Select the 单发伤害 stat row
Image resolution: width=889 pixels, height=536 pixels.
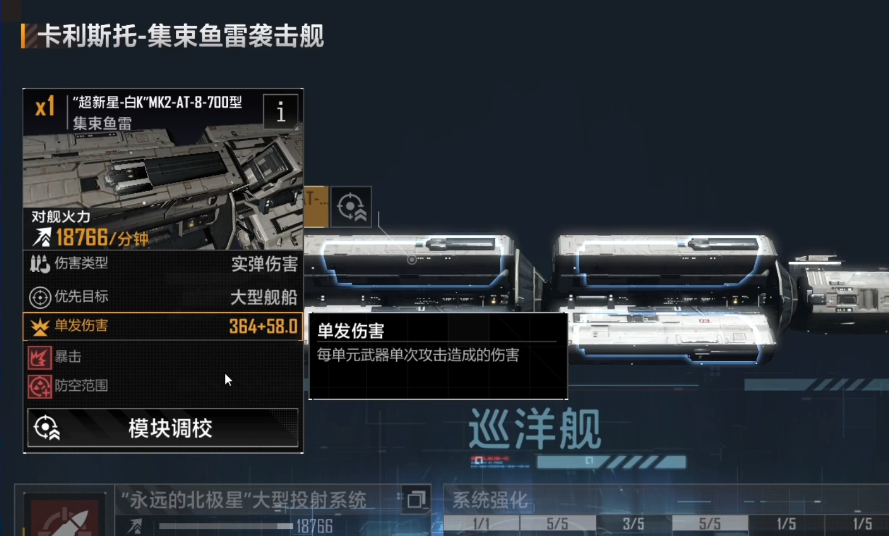[x=162, y=326]
